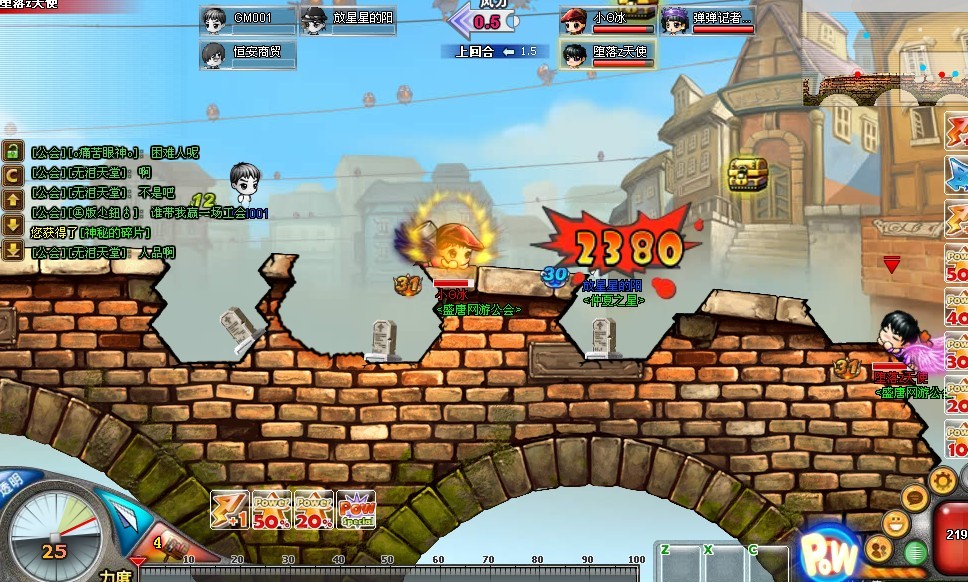Select the enemy 弹弹记者 portrait
968x582 pixels.
click(708, 20)
